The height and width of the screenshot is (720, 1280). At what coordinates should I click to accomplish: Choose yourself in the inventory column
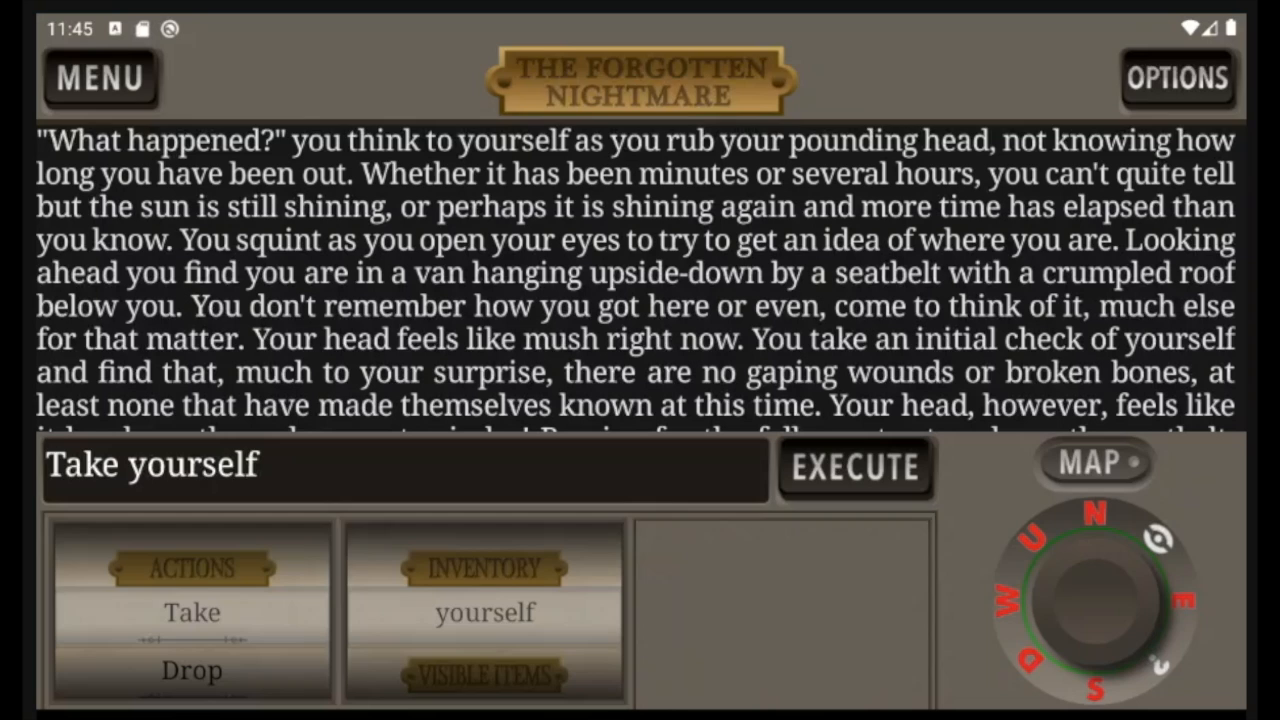[485, 612]
